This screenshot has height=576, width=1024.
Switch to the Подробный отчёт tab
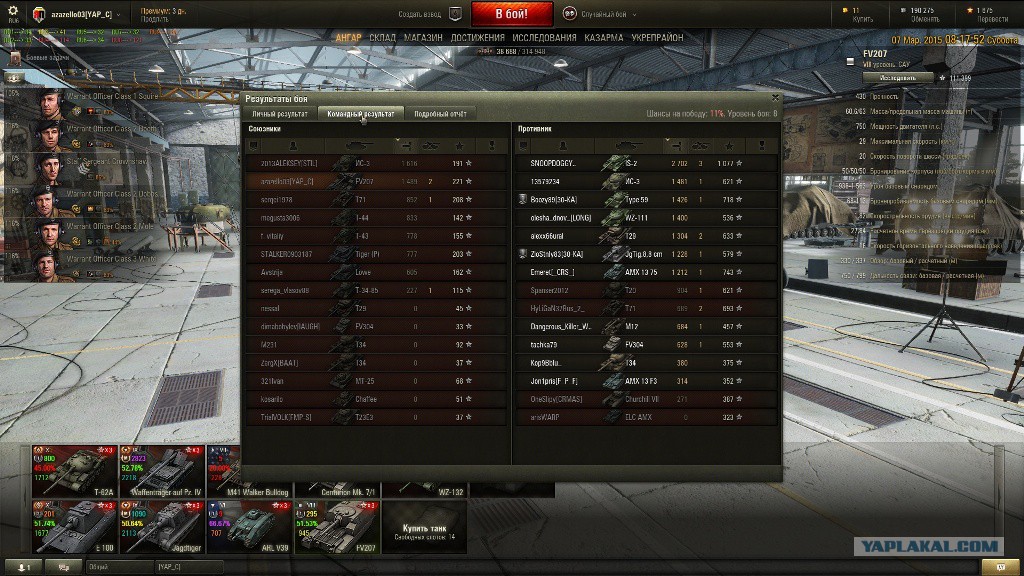[440, 114]
